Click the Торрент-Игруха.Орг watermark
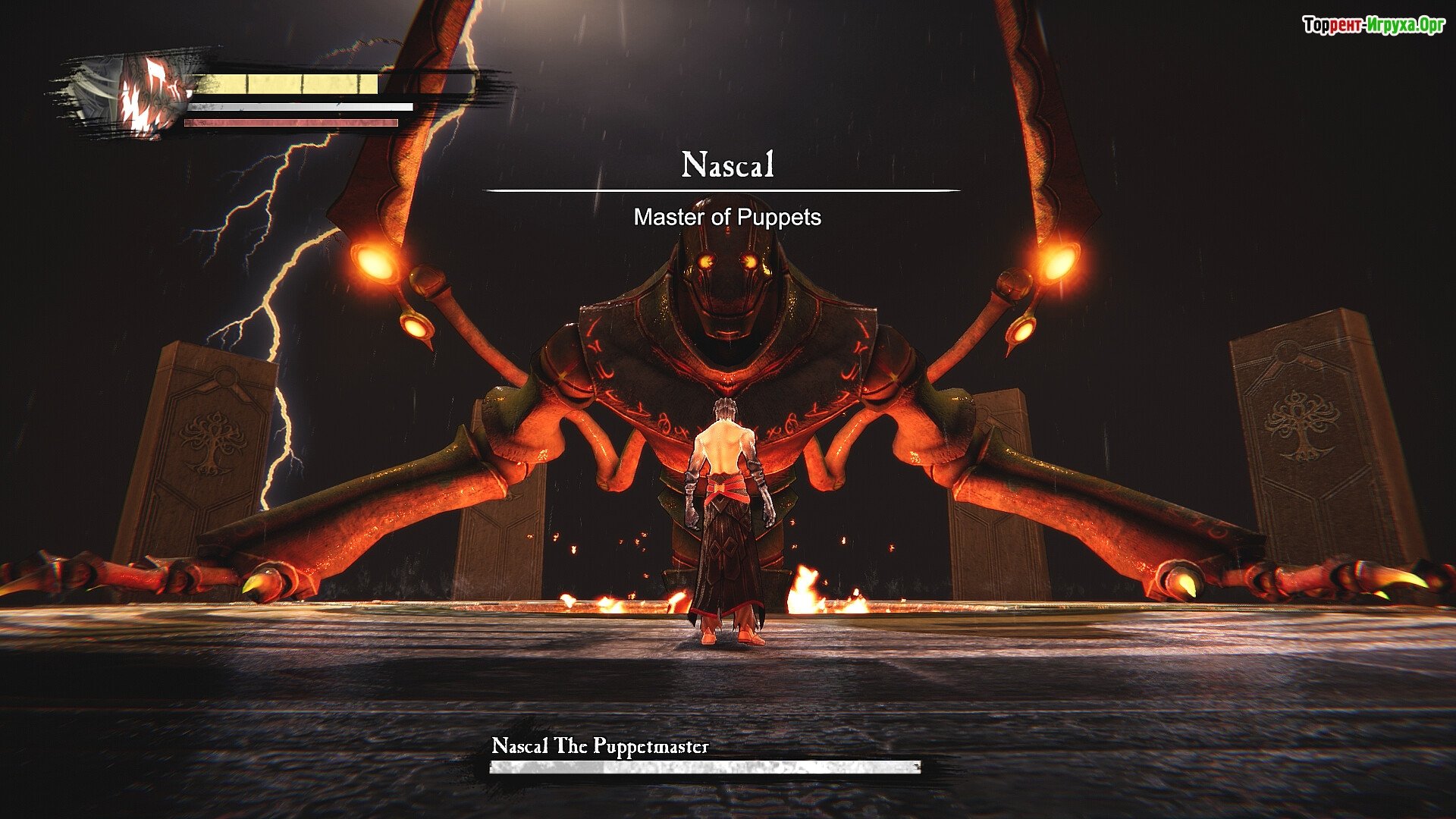Screen dimensions: 1456x819 (1373, 26)
